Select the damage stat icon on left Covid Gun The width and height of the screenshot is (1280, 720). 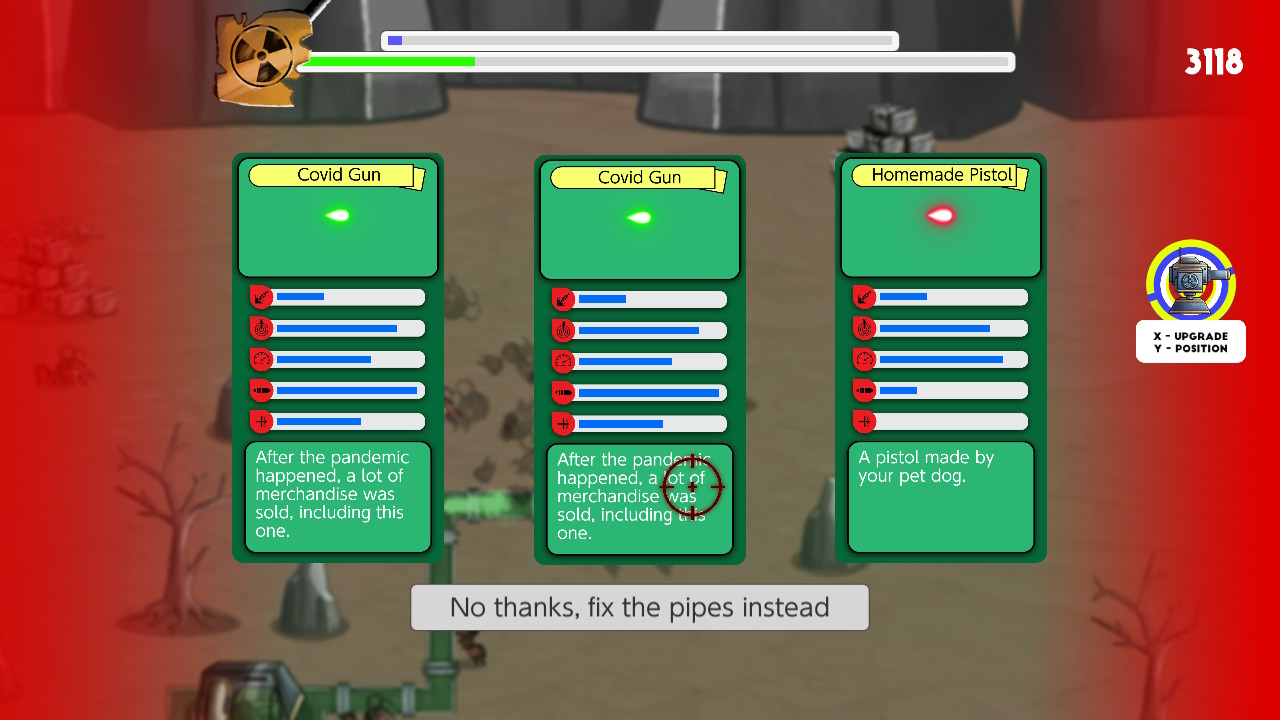click(x=263, y=296)
